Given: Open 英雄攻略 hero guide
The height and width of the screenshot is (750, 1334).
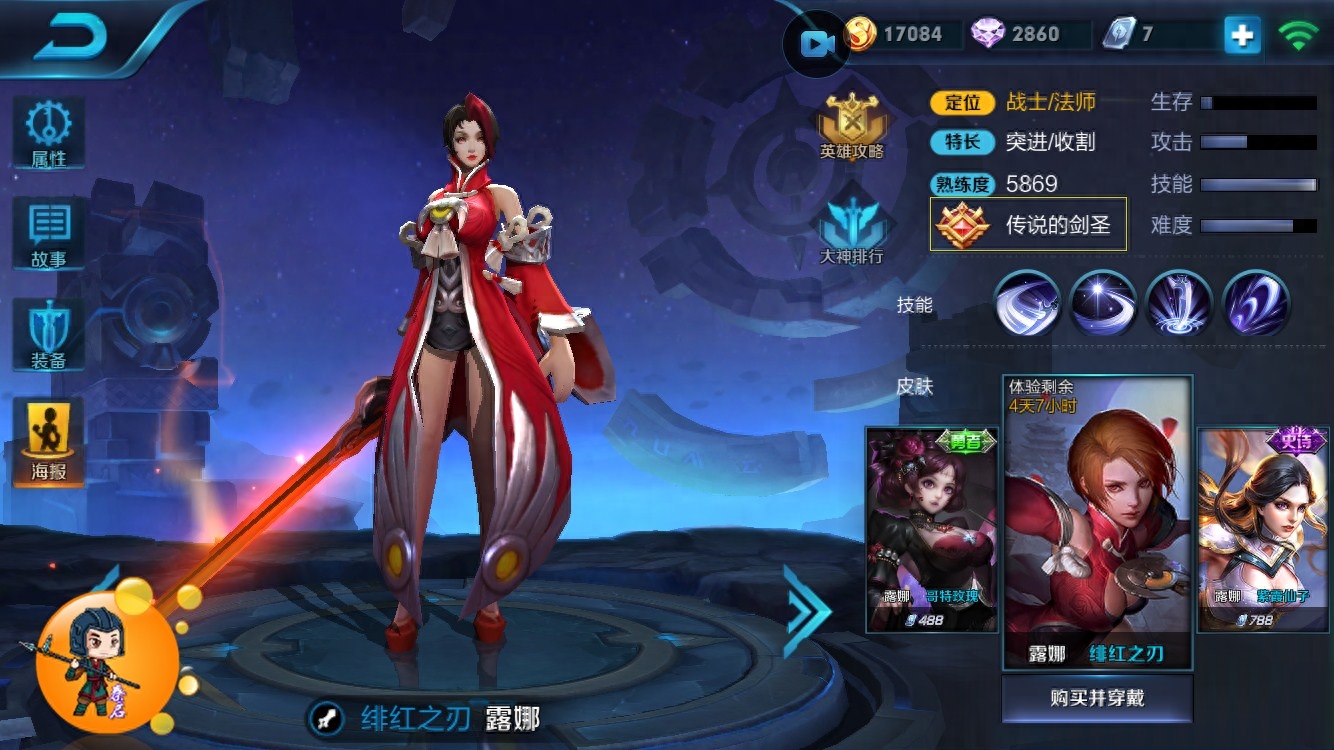Looking at the screenshot, I should click(852, 126).
